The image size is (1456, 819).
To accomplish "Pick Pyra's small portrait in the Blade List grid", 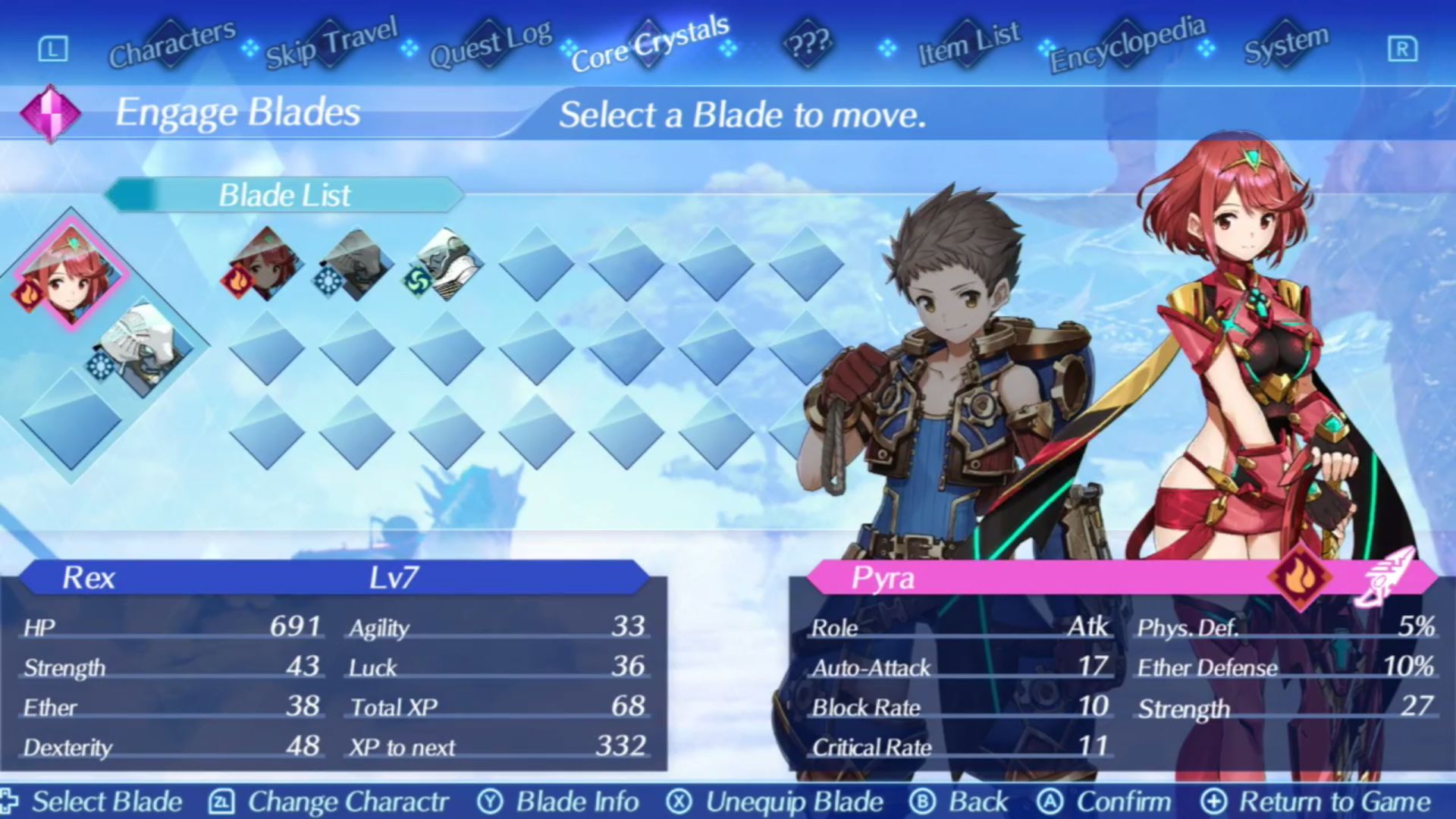I will click(265, 264).
